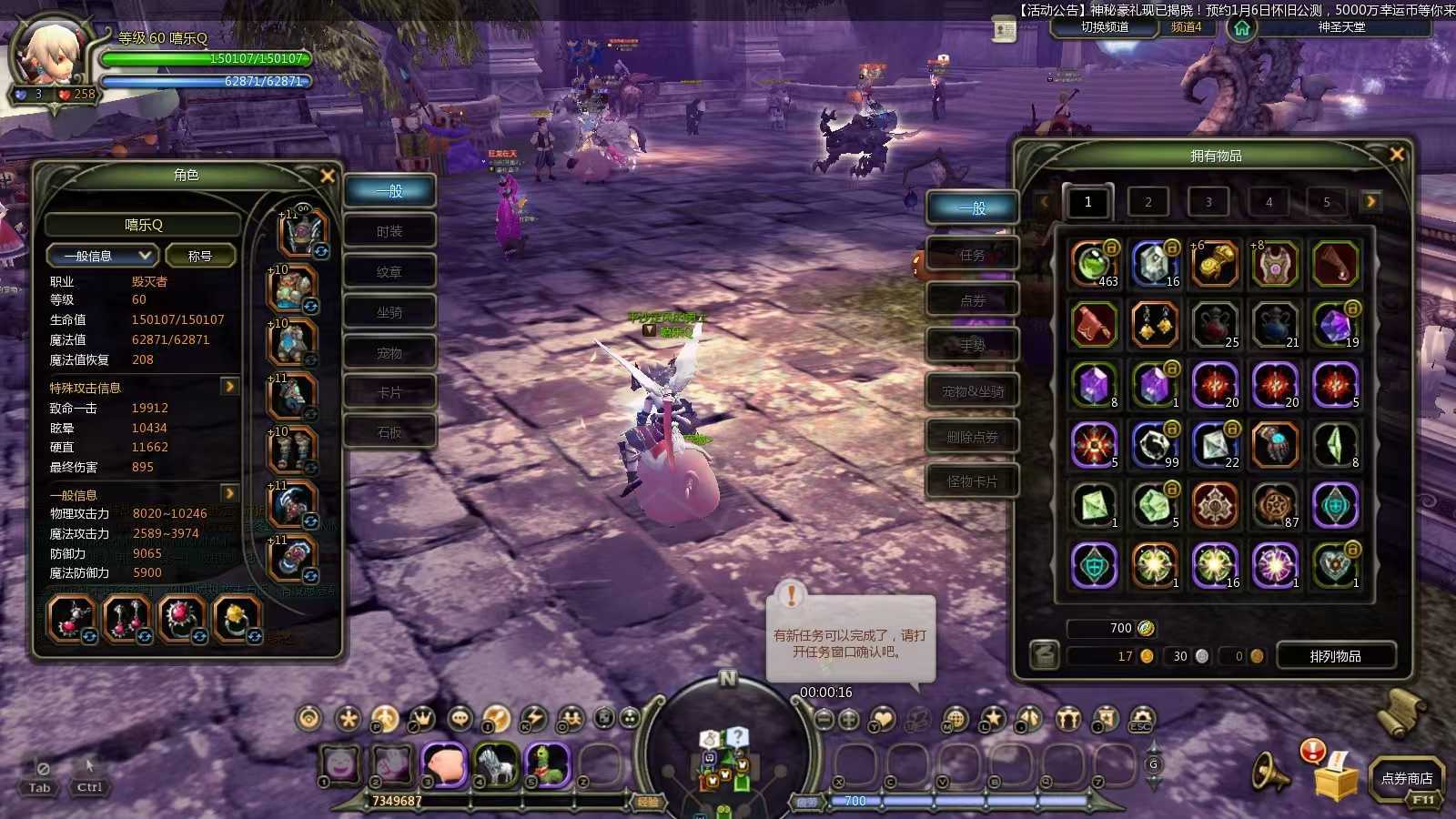Go to inventory page 5
The width and height of the screenshot is (1456, 819).
(1327, 202)
